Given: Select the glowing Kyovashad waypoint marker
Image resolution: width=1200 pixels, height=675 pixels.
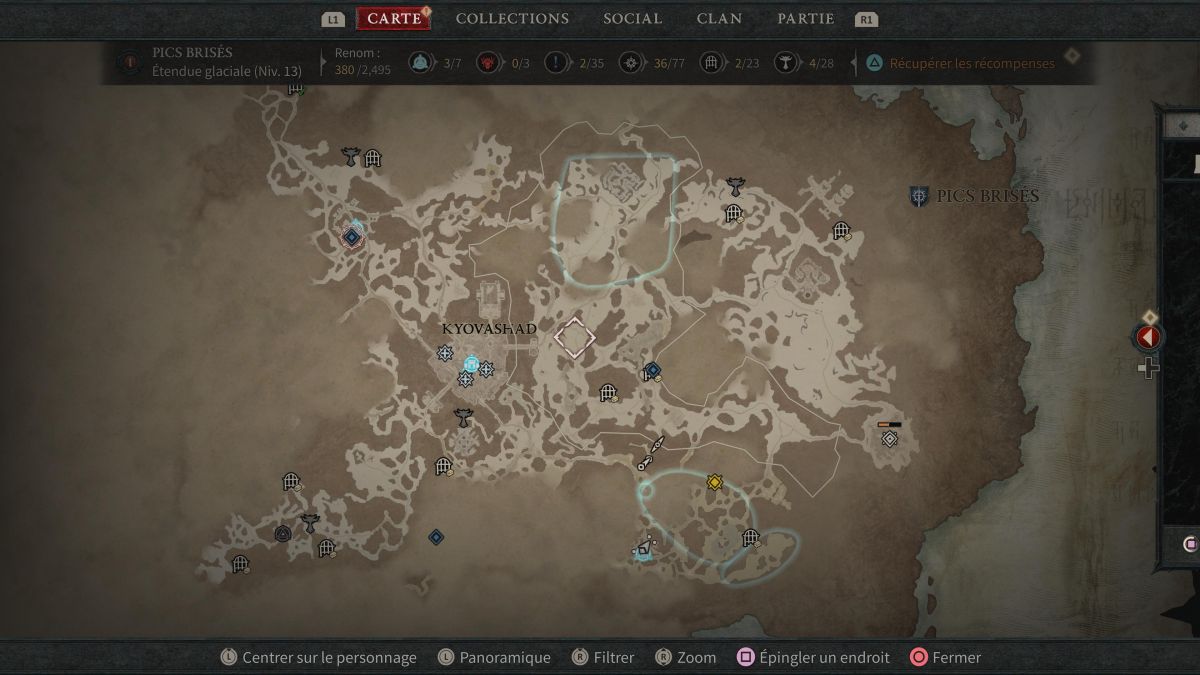Looking at the screenshot, I should point(471,364).
